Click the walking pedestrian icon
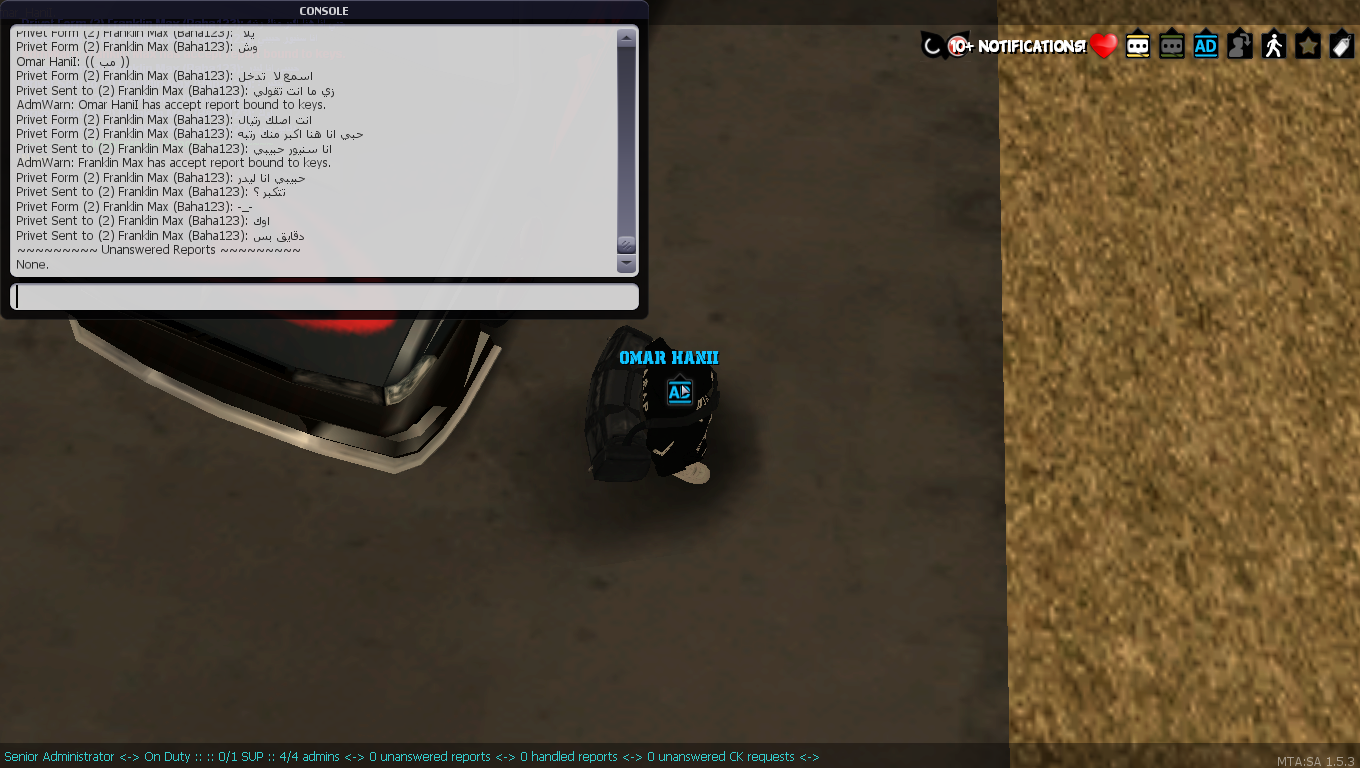The image size is (1360, 768). click(1274, 46)
